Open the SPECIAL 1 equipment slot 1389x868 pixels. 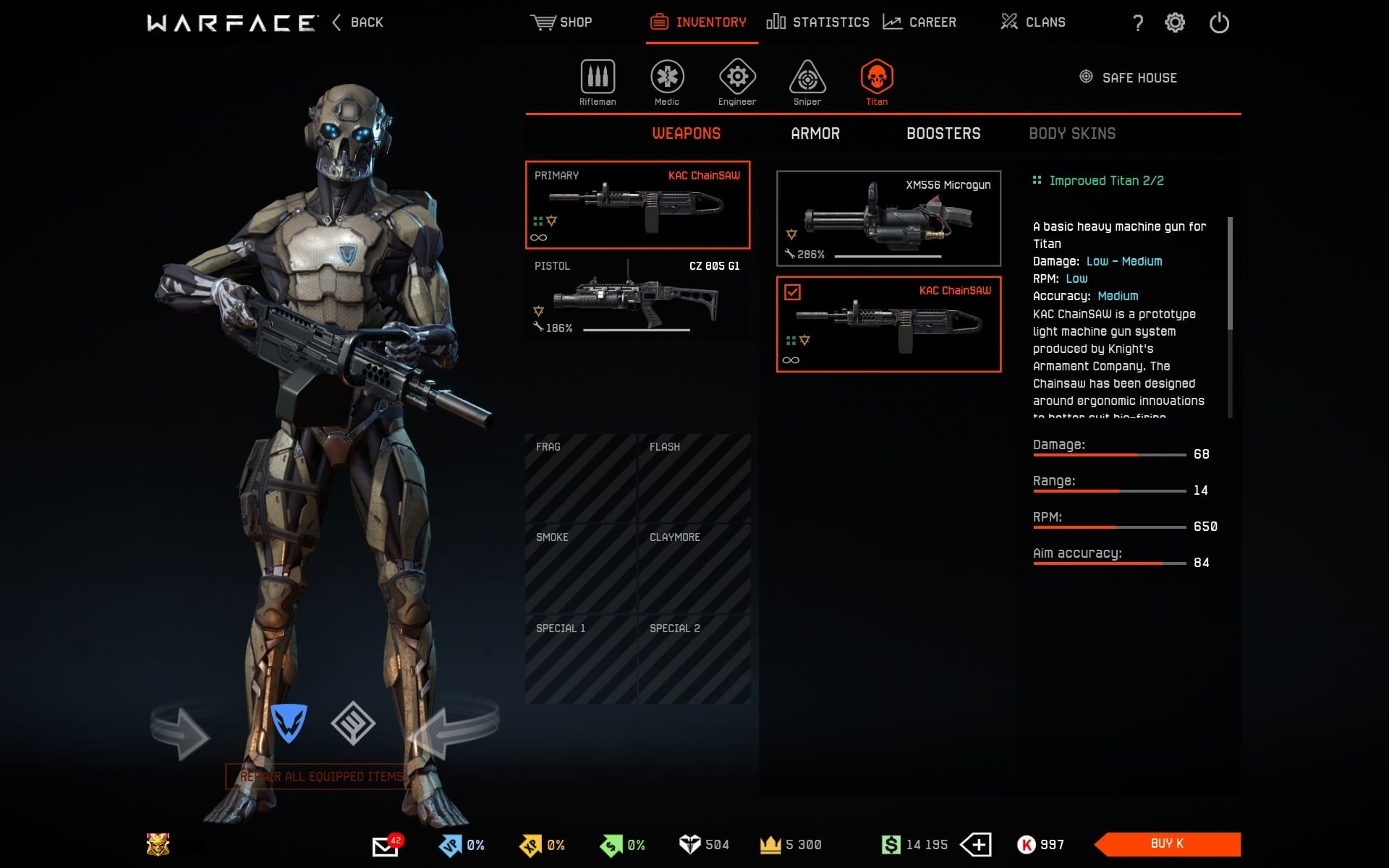[x=580, y=658]
